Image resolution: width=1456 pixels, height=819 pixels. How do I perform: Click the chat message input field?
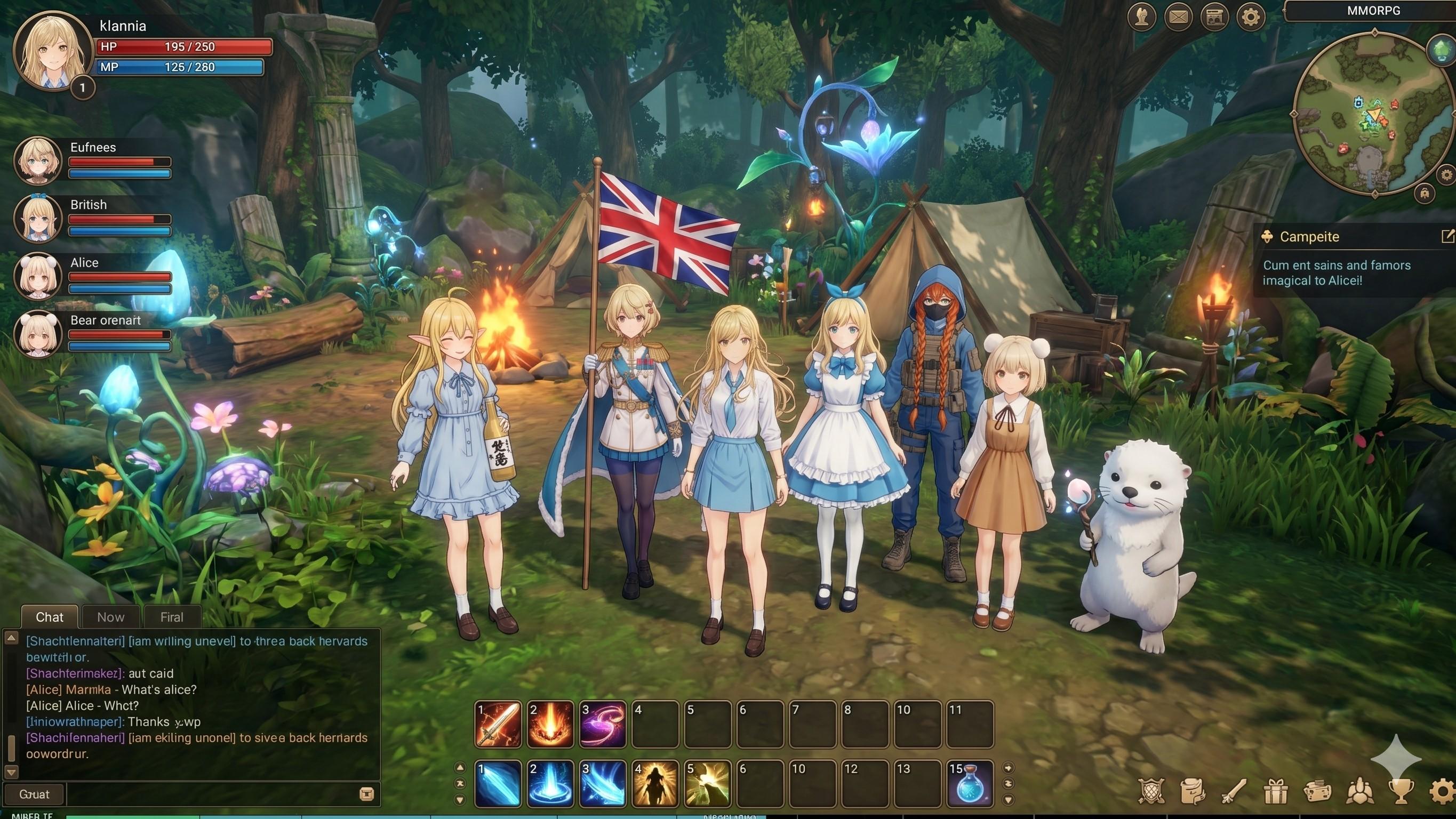tap(212, 794)
